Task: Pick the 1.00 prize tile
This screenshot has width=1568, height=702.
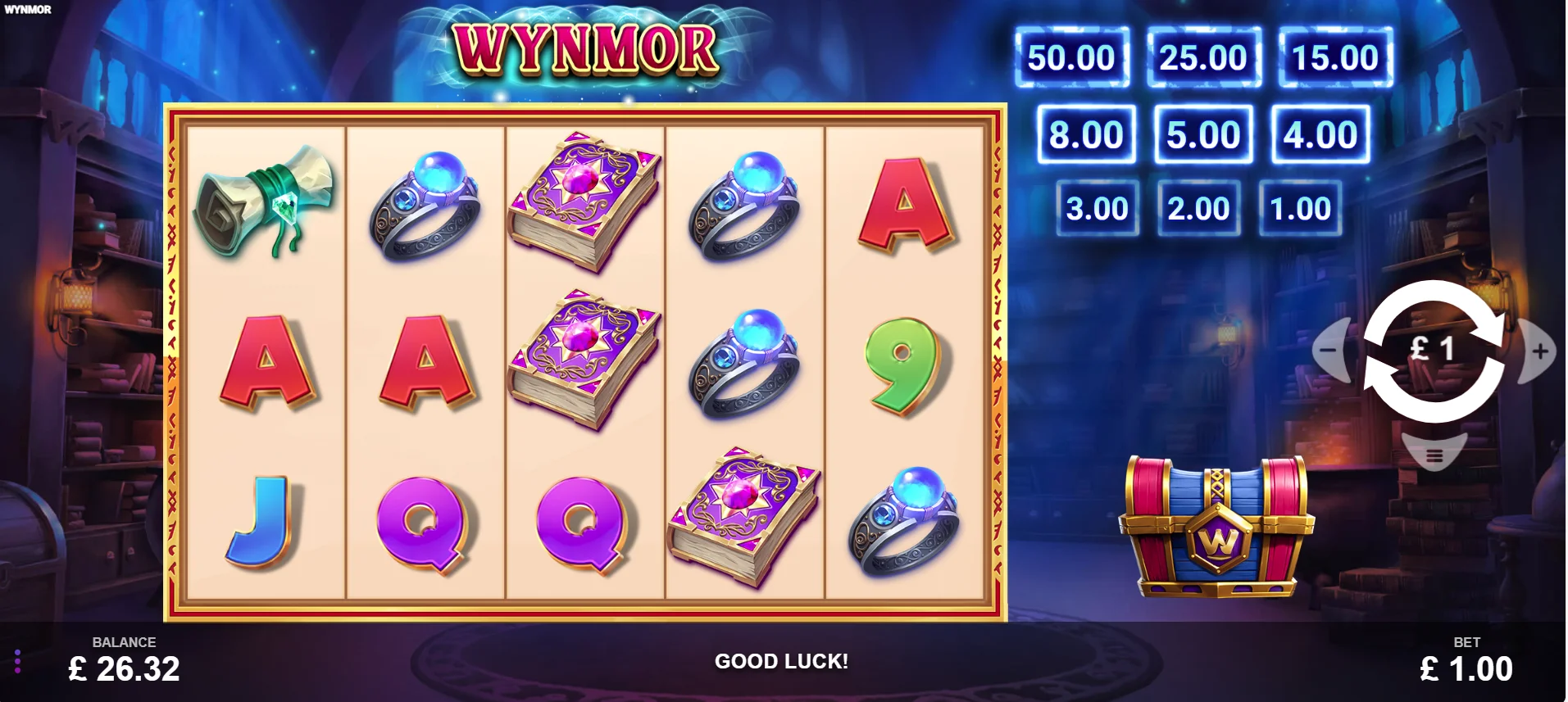Action: pyautogui.click(x=1300, y=207)
